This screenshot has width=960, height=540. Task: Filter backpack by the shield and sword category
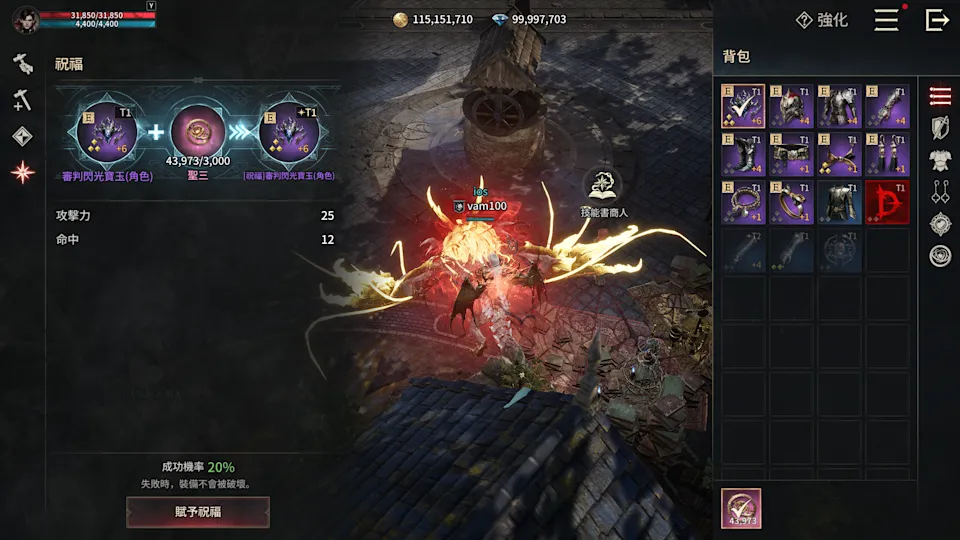point(940,128)
